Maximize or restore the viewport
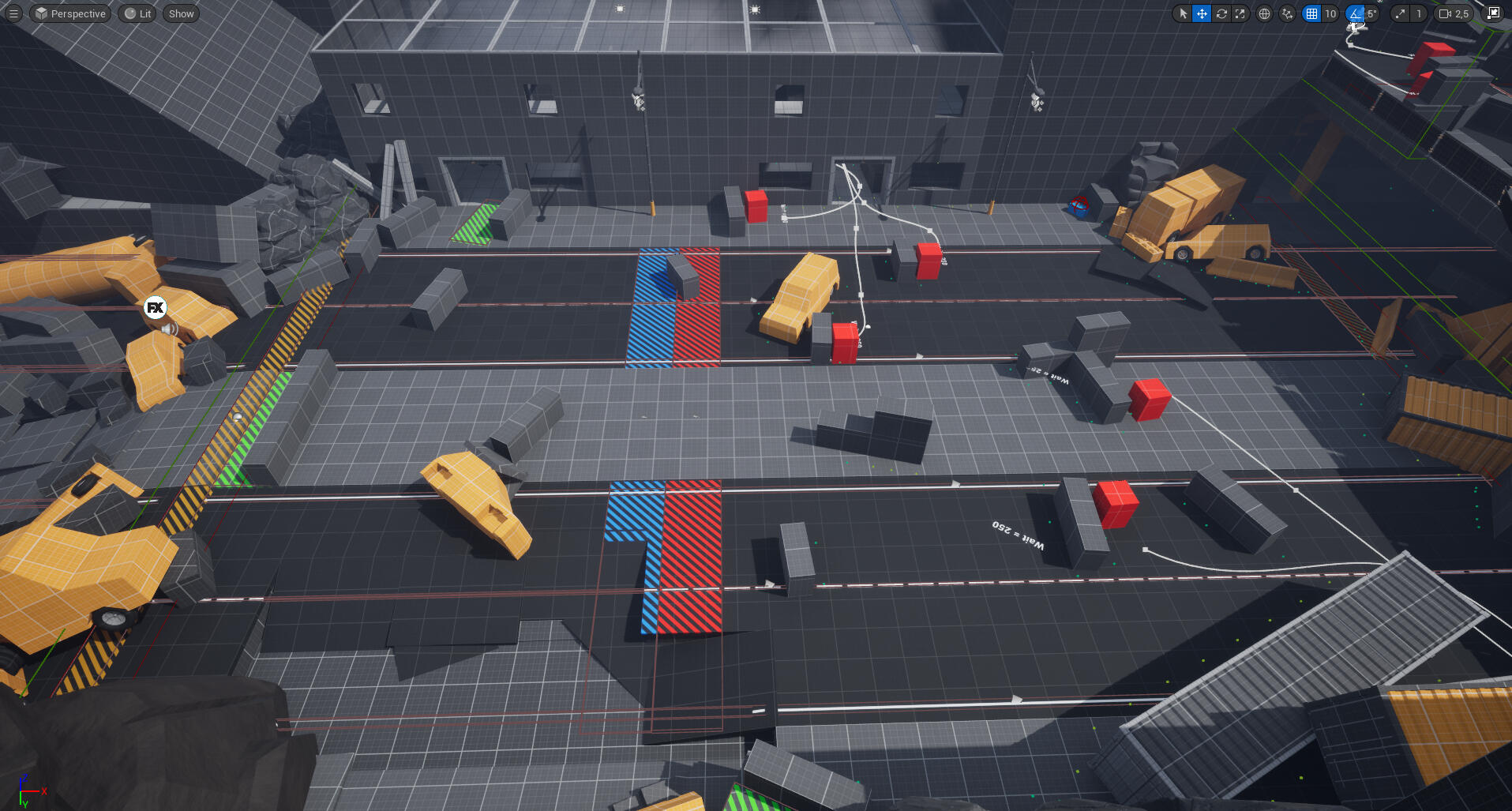The width and height of the screenshot is (1512, 811). tap(1494, 13)
